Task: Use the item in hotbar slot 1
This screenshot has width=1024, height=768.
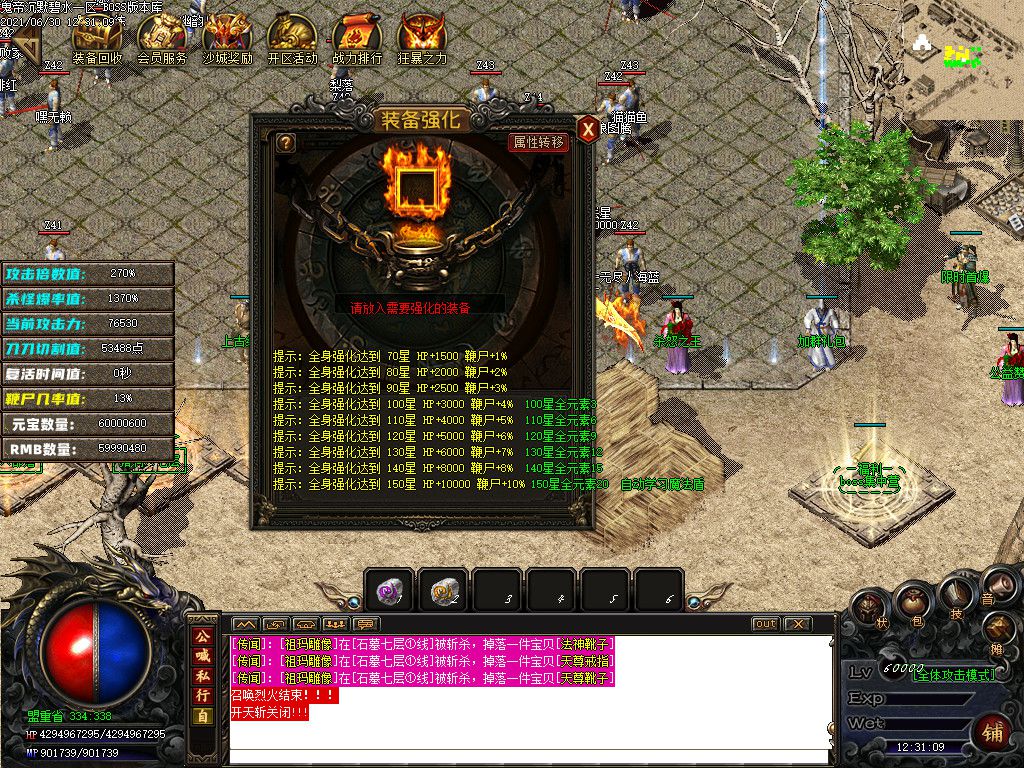Action: [388, 591]
